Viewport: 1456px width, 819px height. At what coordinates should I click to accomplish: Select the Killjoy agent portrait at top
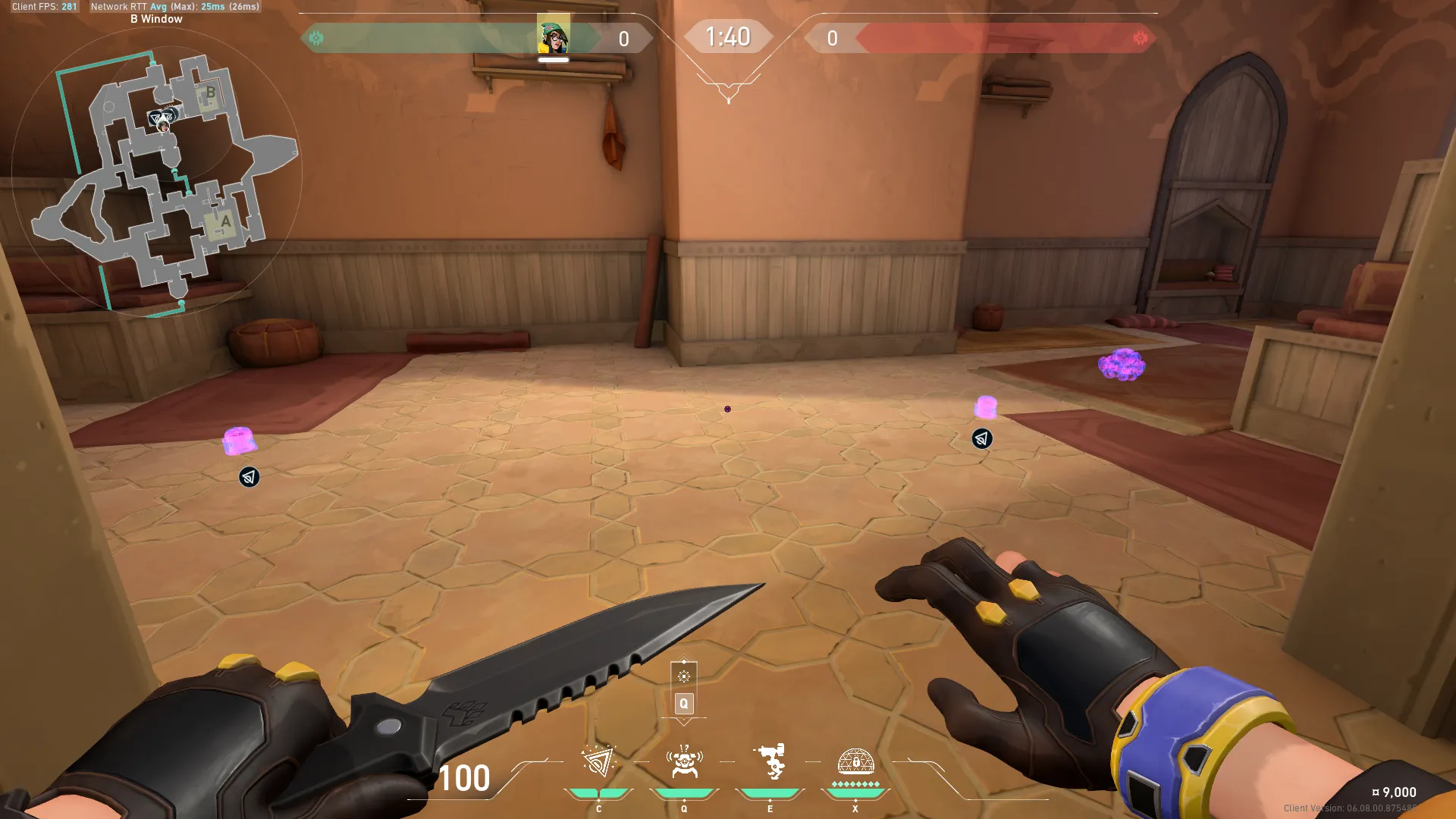(554, 35)
